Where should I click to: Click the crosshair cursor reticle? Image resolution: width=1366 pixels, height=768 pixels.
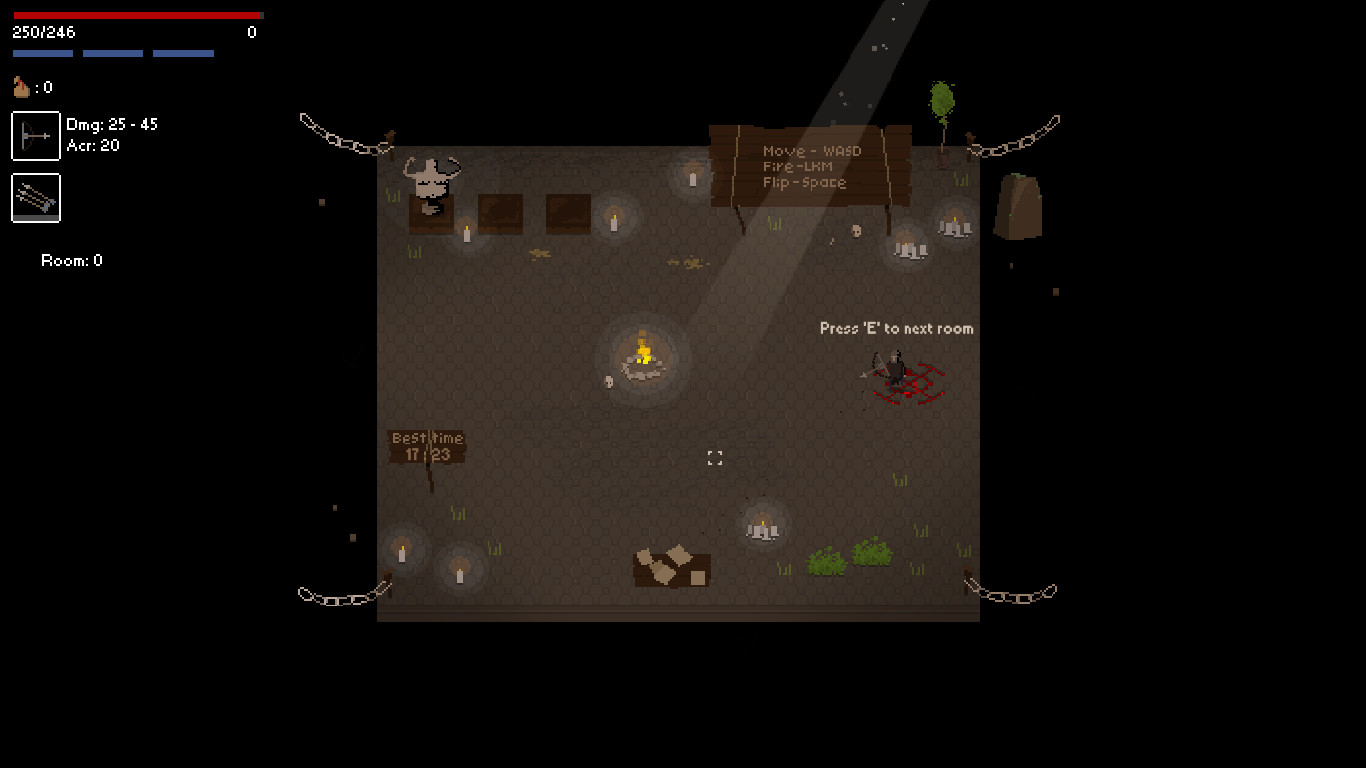(x=715, y=457)
